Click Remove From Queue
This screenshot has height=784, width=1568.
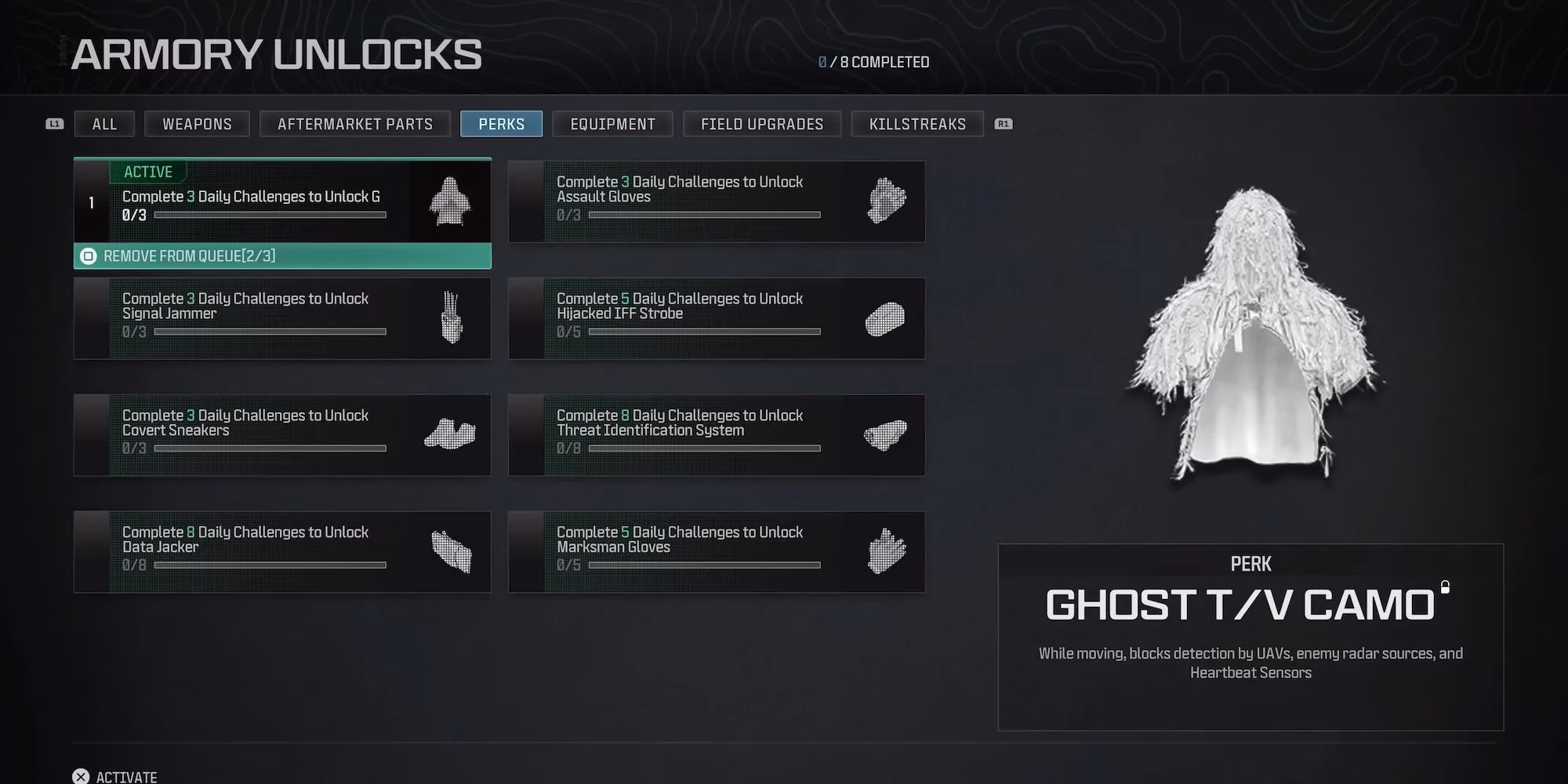tap(196, 256)
